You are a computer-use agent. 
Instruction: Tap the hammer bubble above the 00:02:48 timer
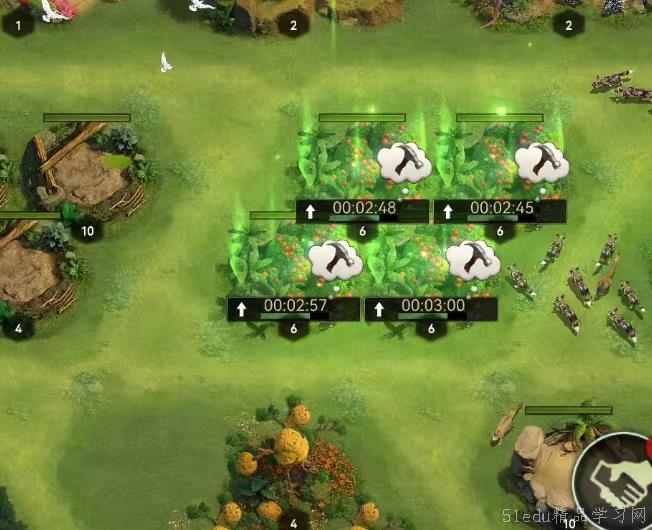[x=405, y=162]
